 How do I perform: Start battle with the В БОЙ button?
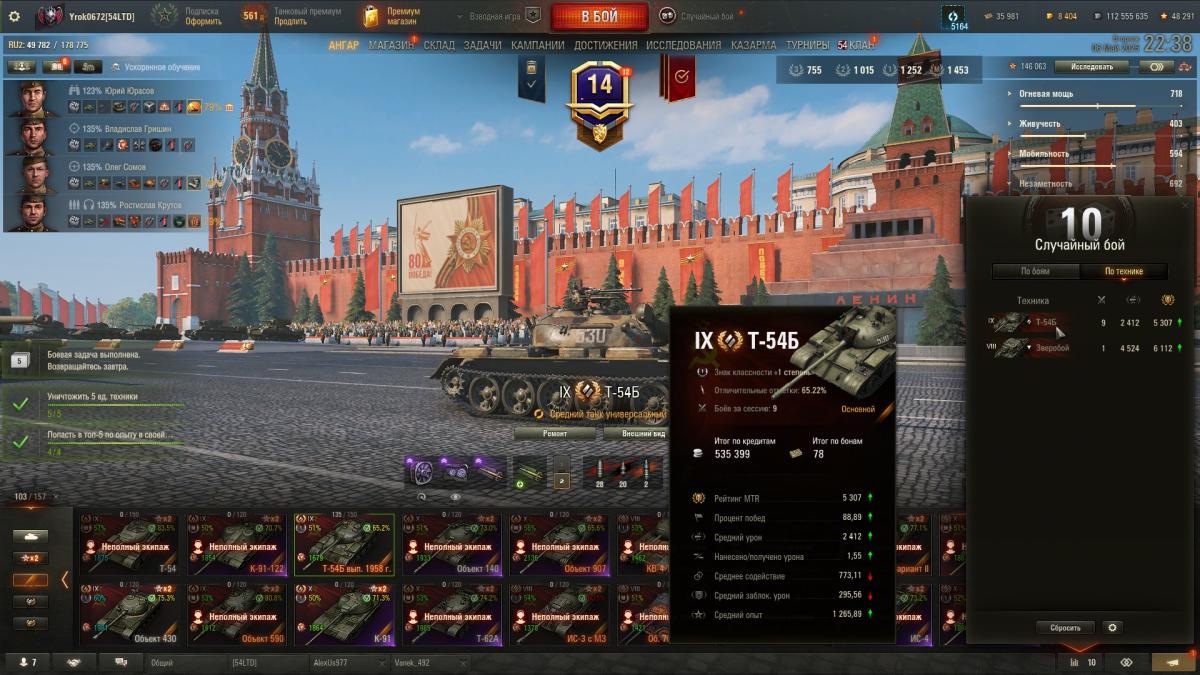[598, 16]
